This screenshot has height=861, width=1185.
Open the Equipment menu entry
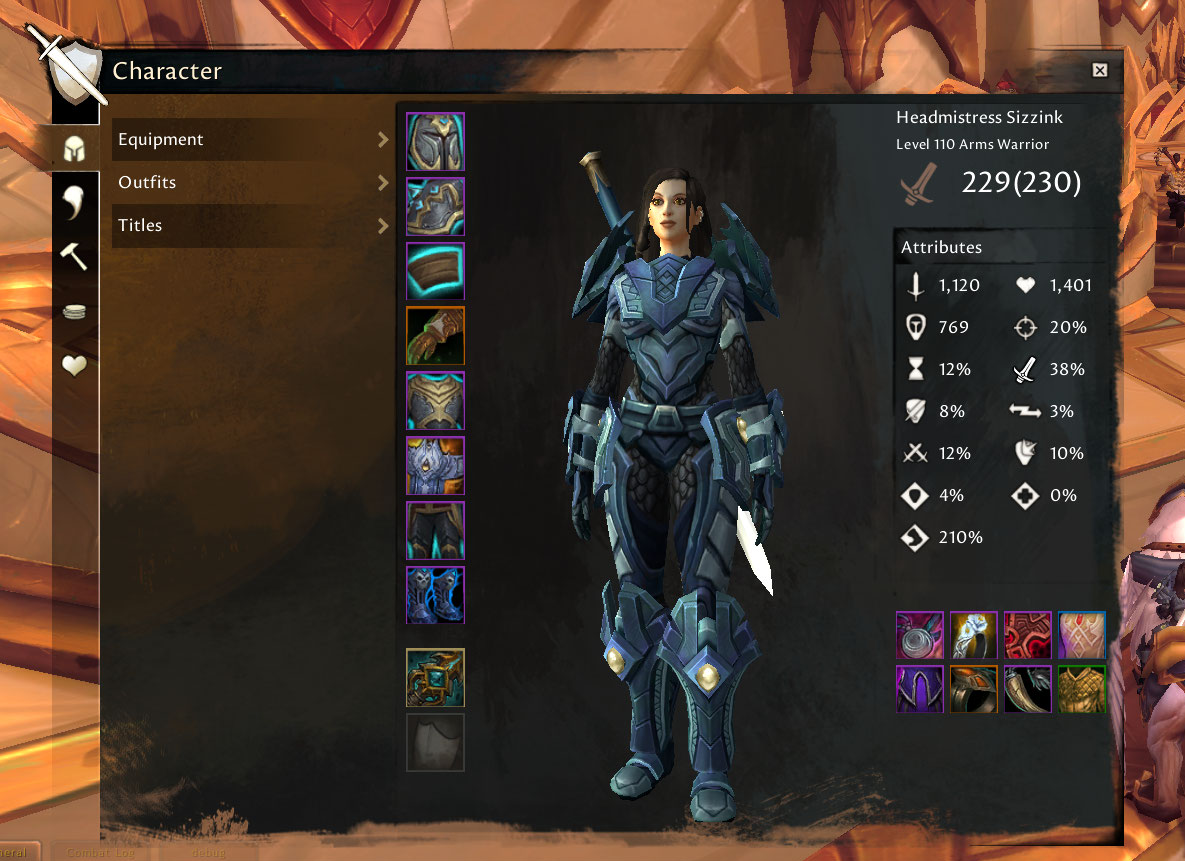click(252, 140)
